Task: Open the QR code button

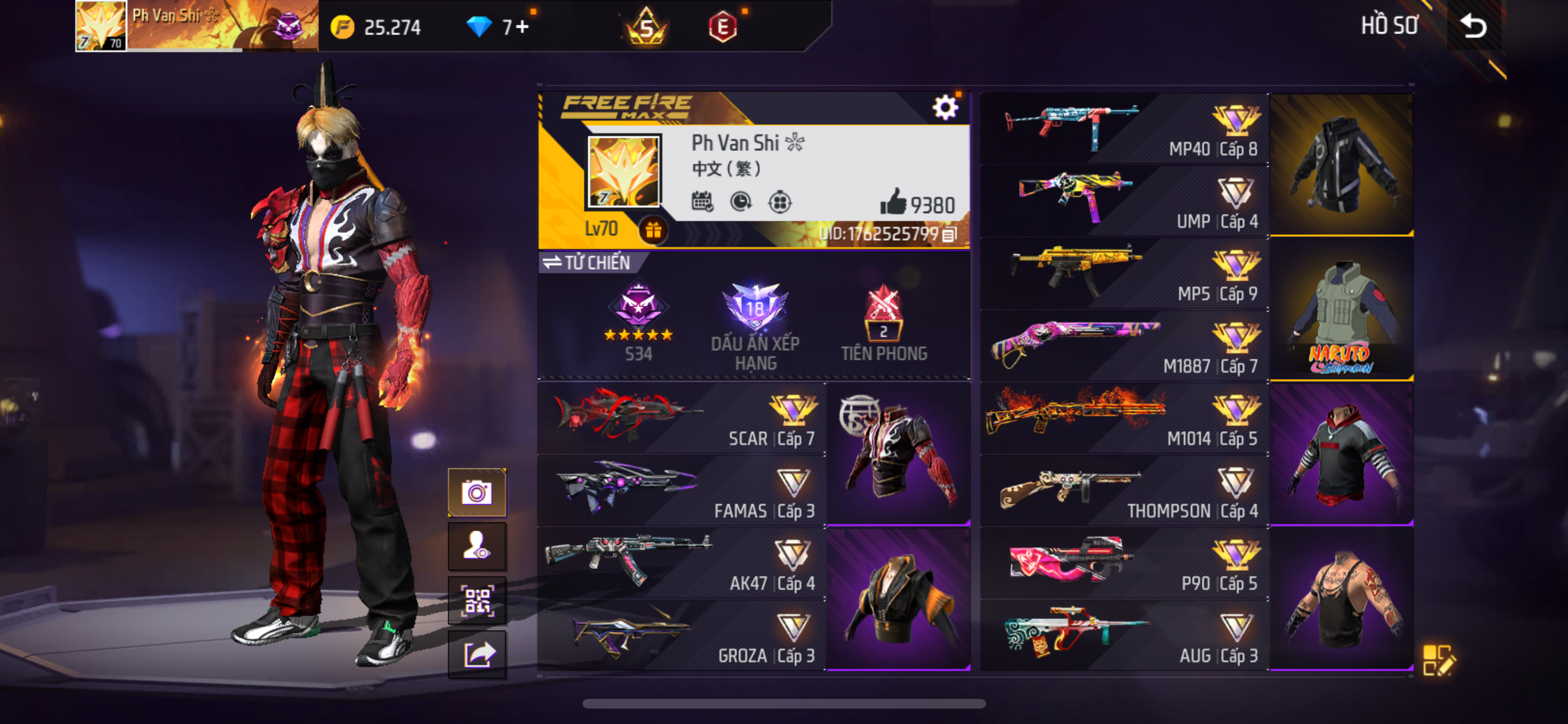Action: 477,601
